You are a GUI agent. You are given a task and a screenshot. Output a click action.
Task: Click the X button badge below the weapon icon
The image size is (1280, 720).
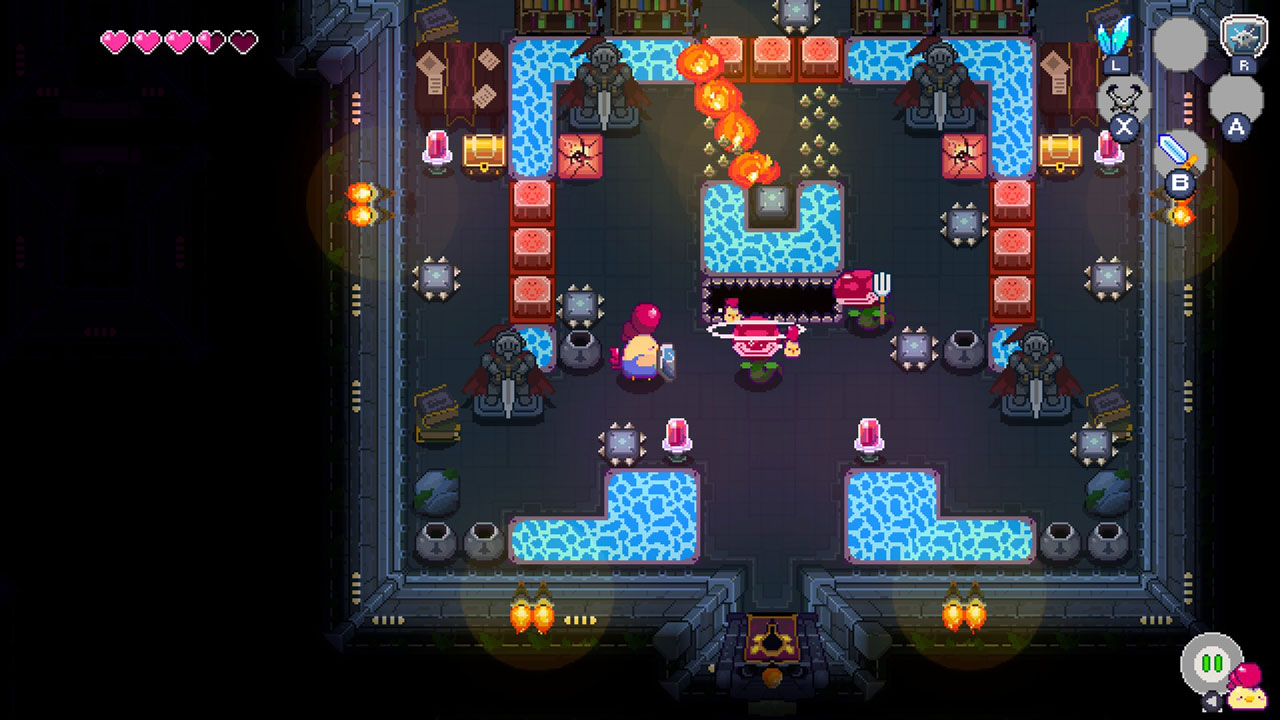click(1122, 126)
